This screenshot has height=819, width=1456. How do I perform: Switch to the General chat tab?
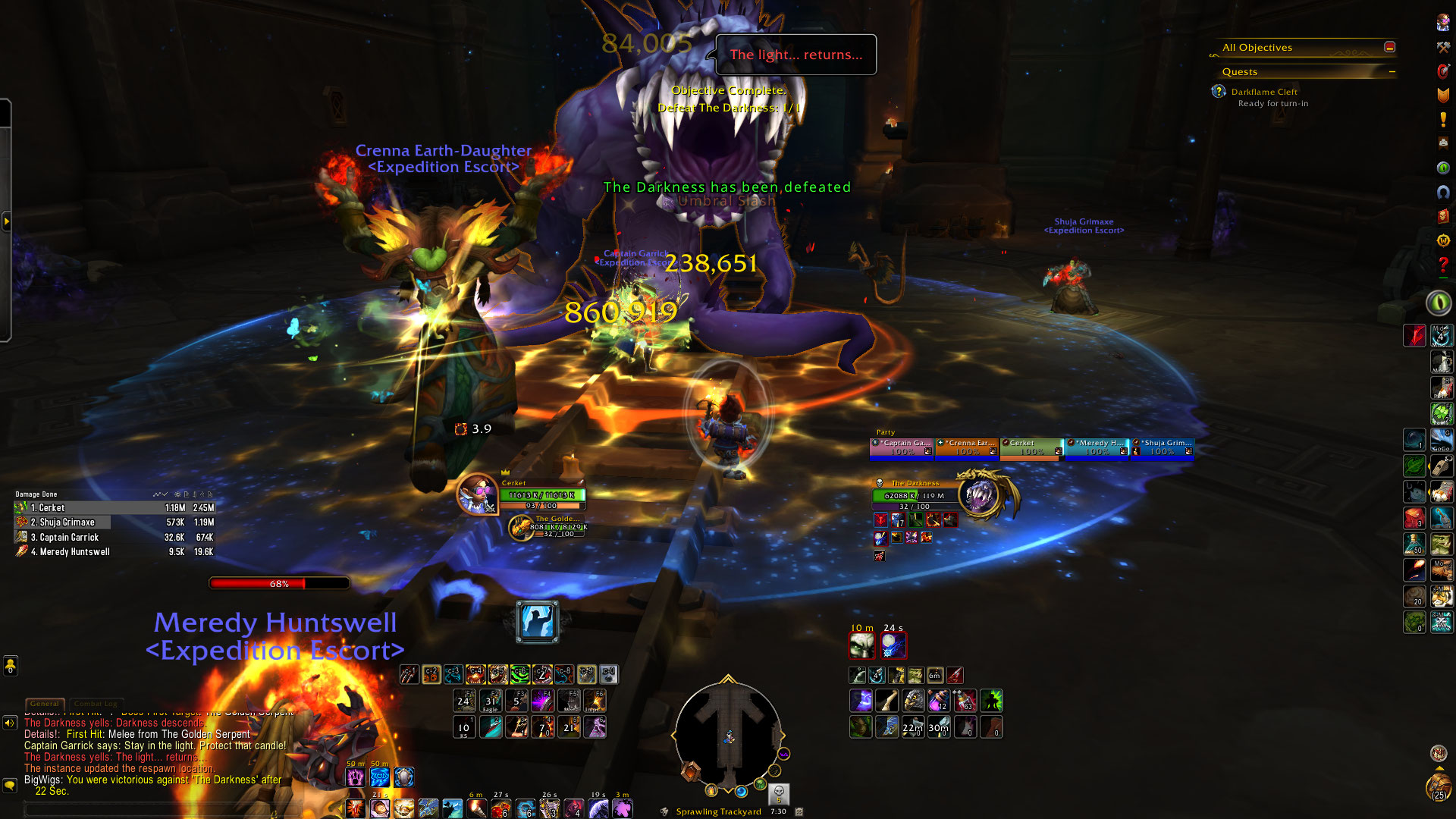point(44,704)
